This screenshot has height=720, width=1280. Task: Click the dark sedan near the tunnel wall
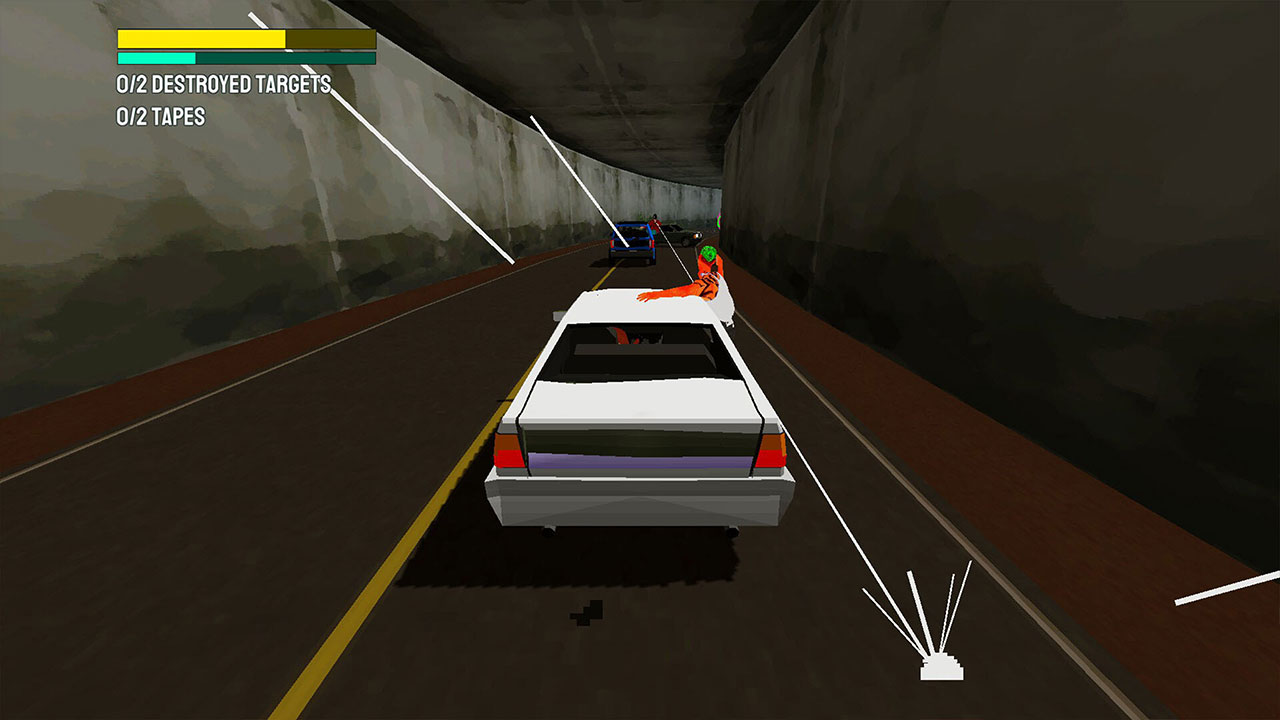[678, 233]
